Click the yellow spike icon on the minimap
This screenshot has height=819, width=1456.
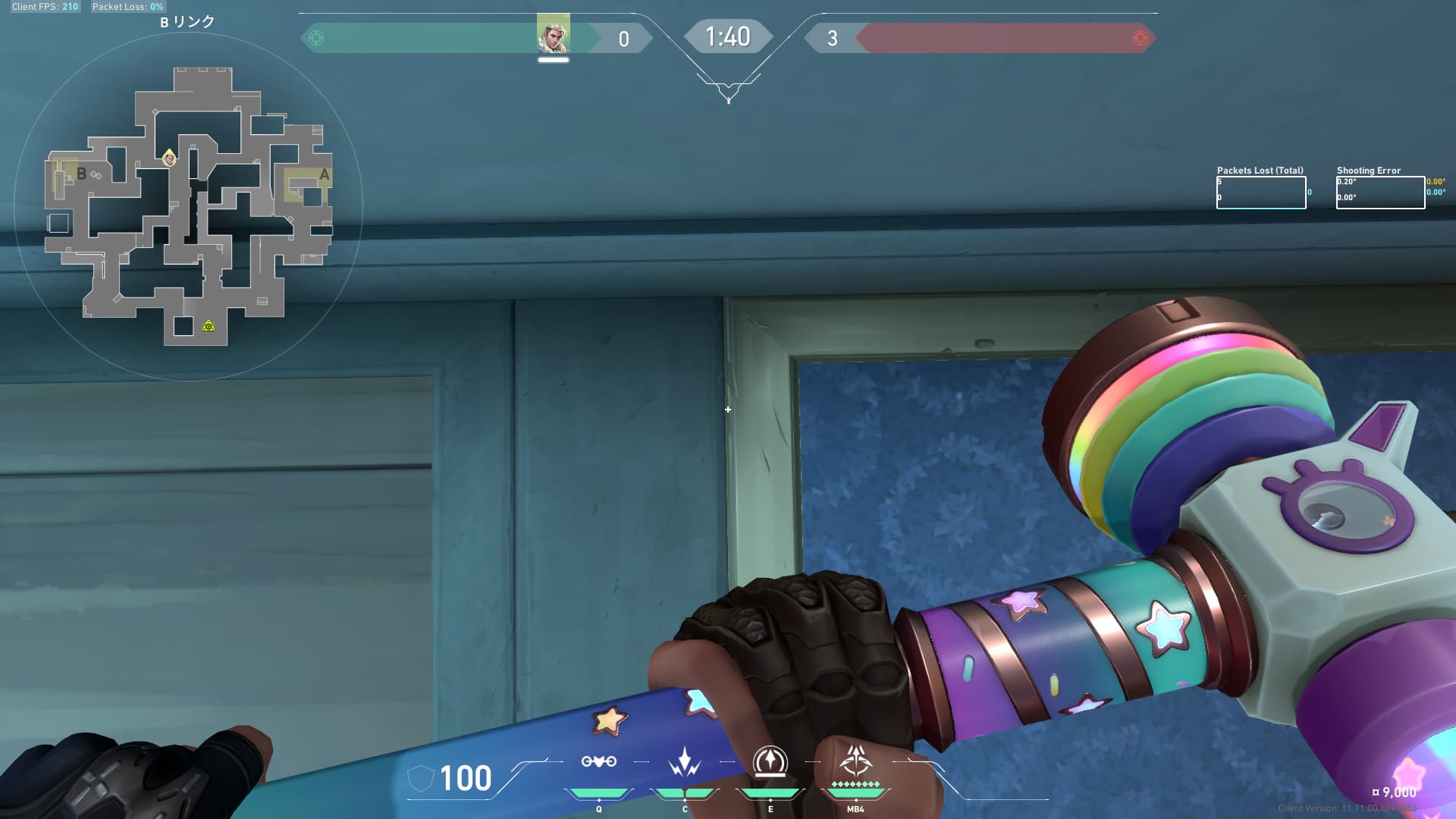[209, 326]
